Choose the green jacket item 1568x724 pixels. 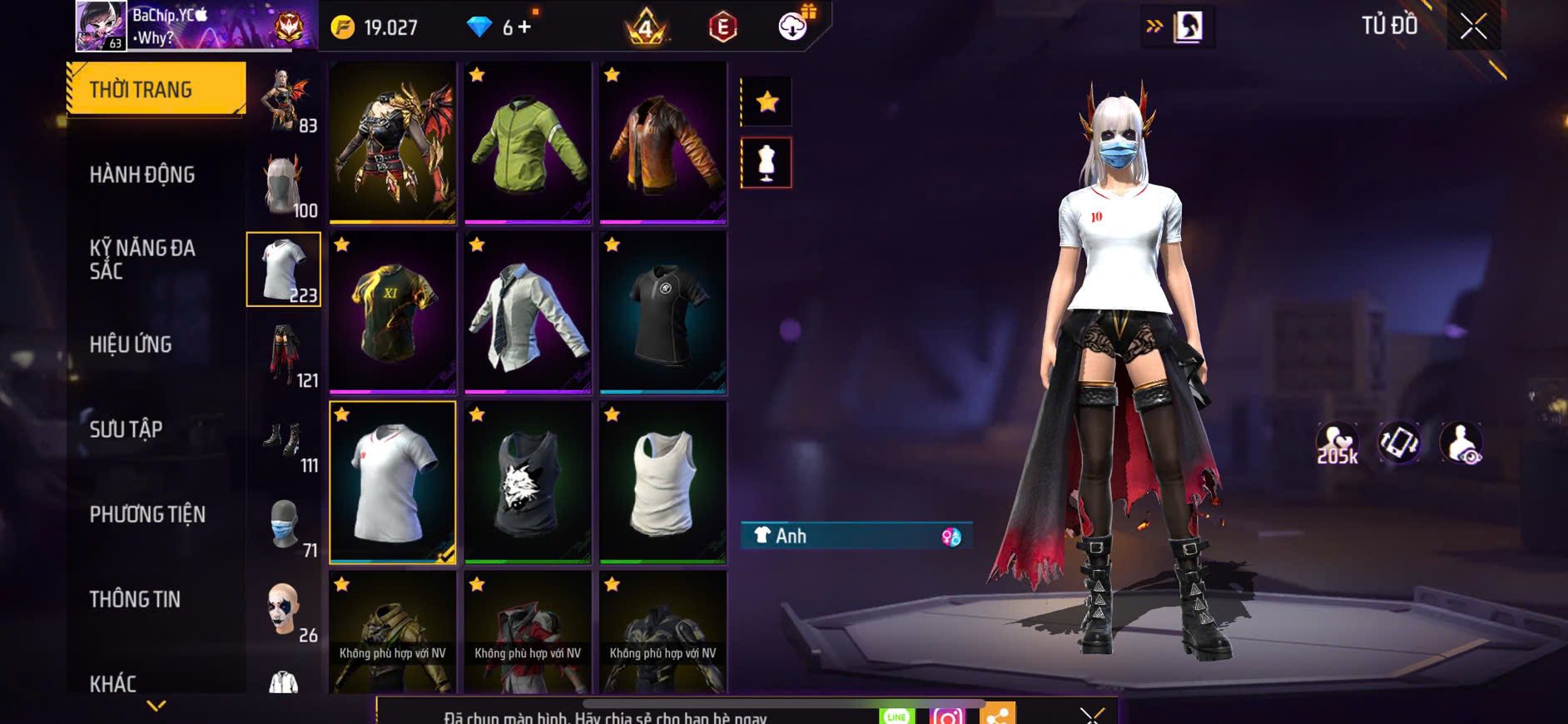[528, 143]
